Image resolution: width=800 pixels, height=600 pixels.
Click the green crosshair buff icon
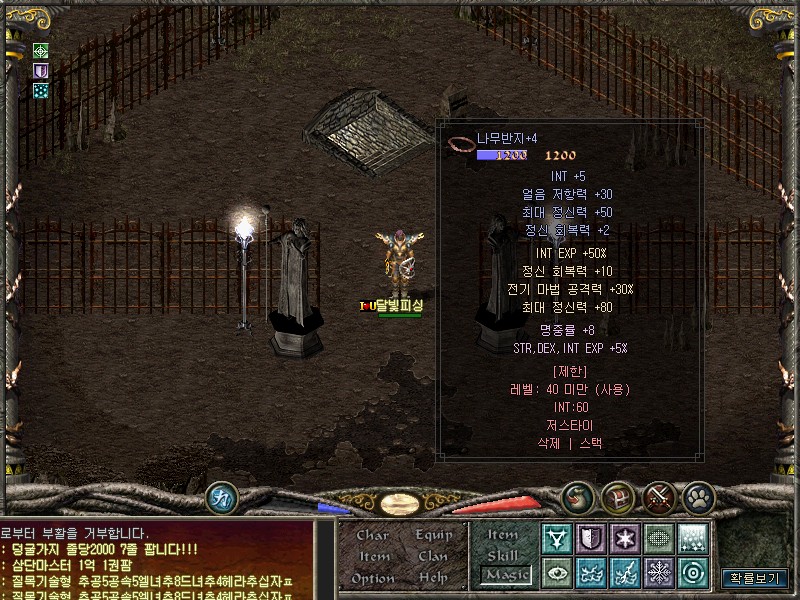click(x=41, y=51)
